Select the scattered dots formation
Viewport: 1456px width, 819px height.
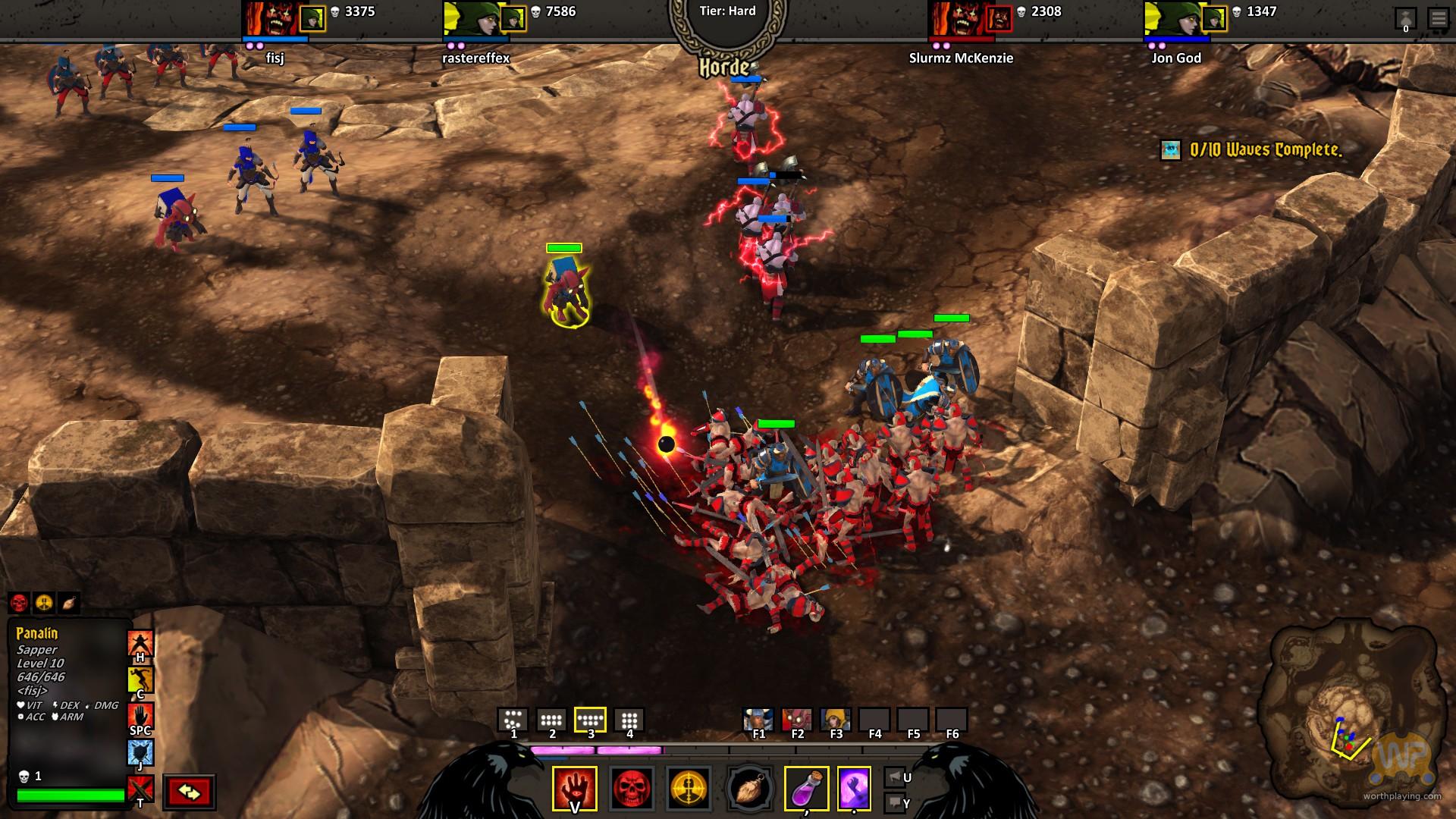513,720
